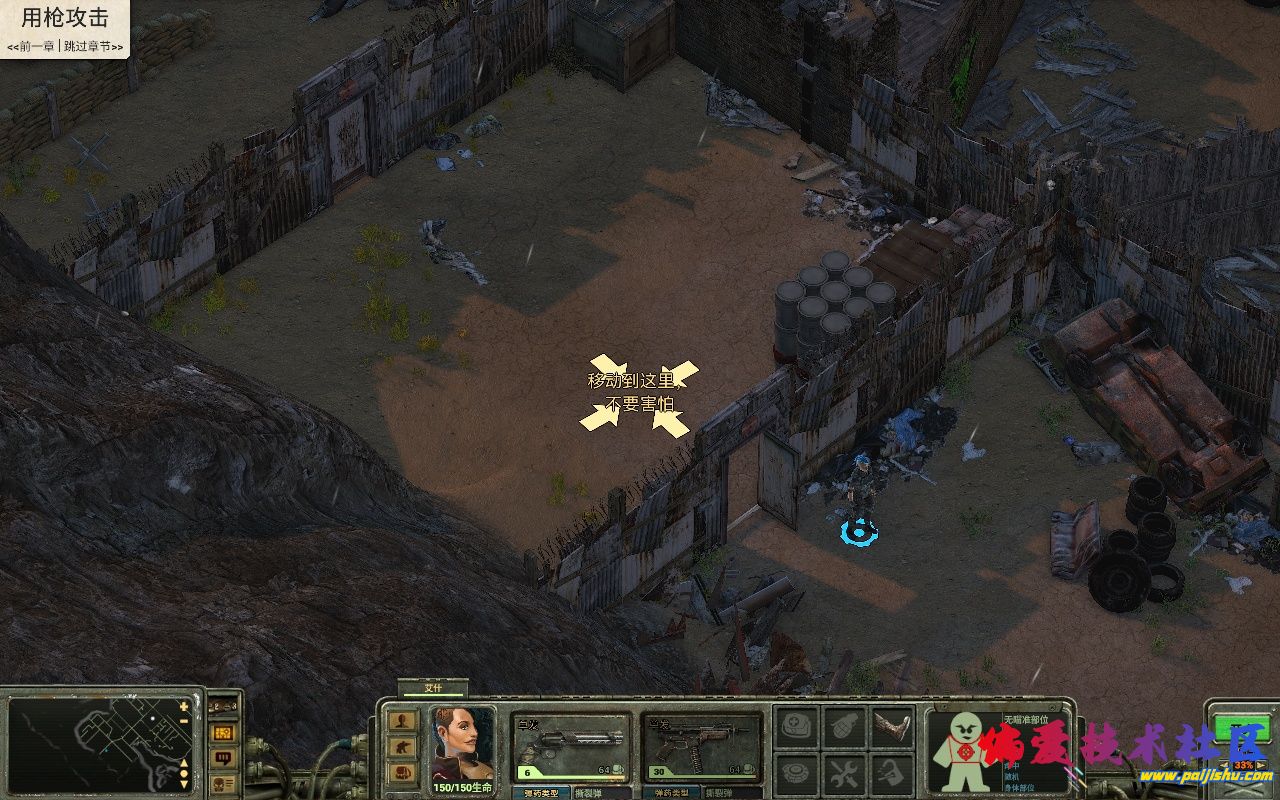Select the grenade icon
Image resolution: width=1280 pixels, height=800 pixels.
845,726
